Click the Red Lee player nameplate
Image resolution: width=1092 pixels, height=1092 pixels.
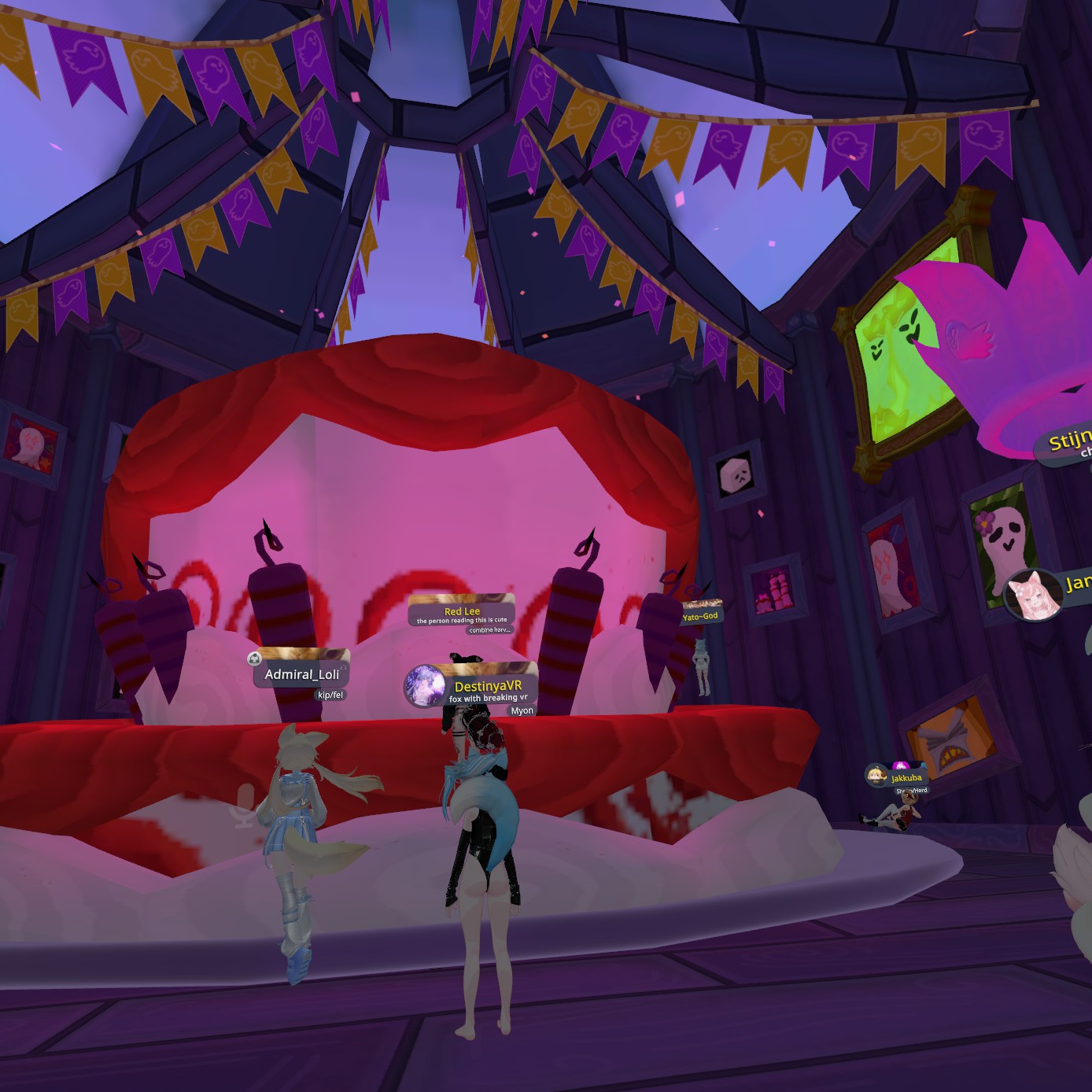(x=462, y=611)
